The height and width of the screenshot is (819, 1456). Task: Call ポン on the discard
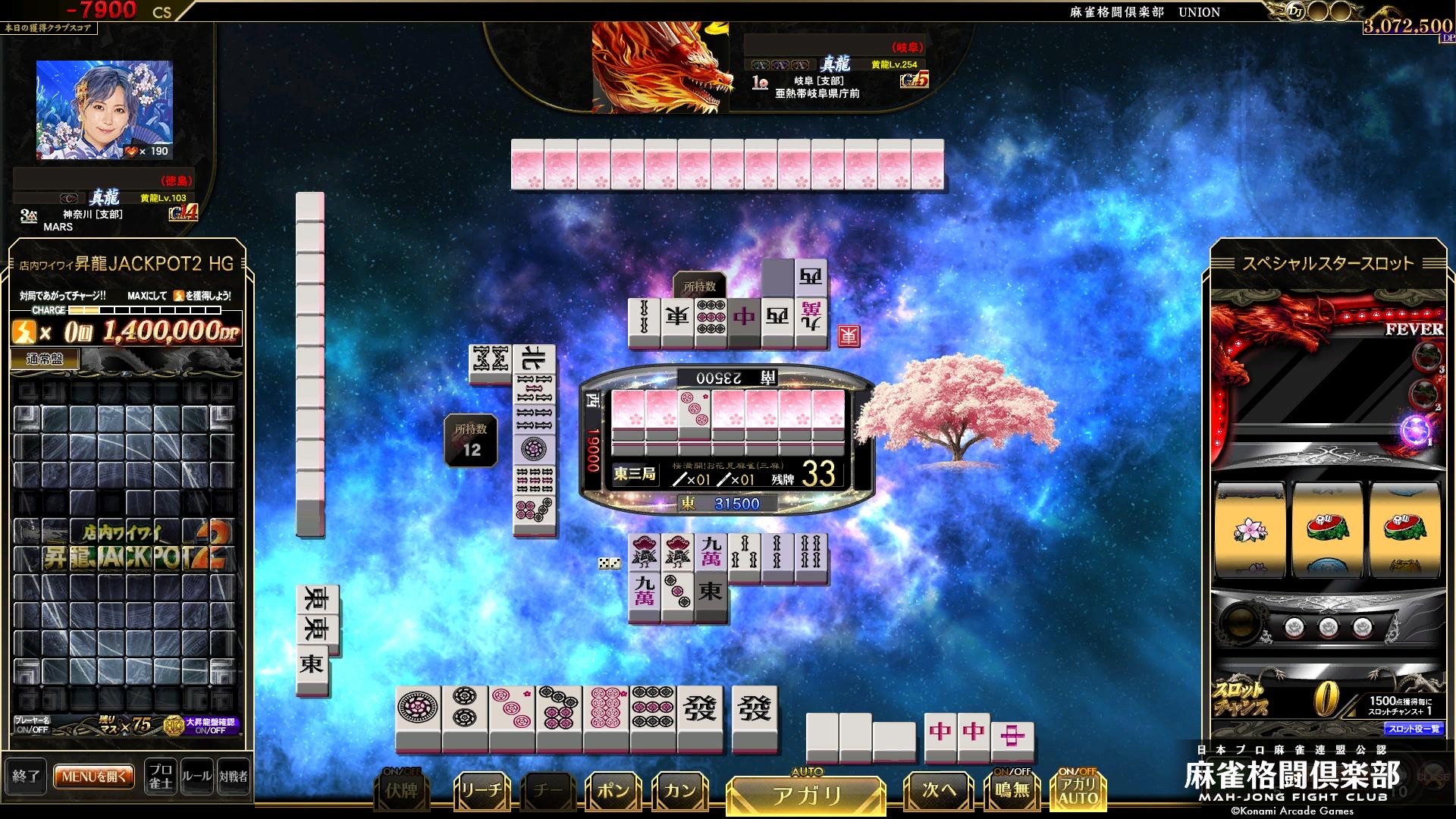coord(613,792)
